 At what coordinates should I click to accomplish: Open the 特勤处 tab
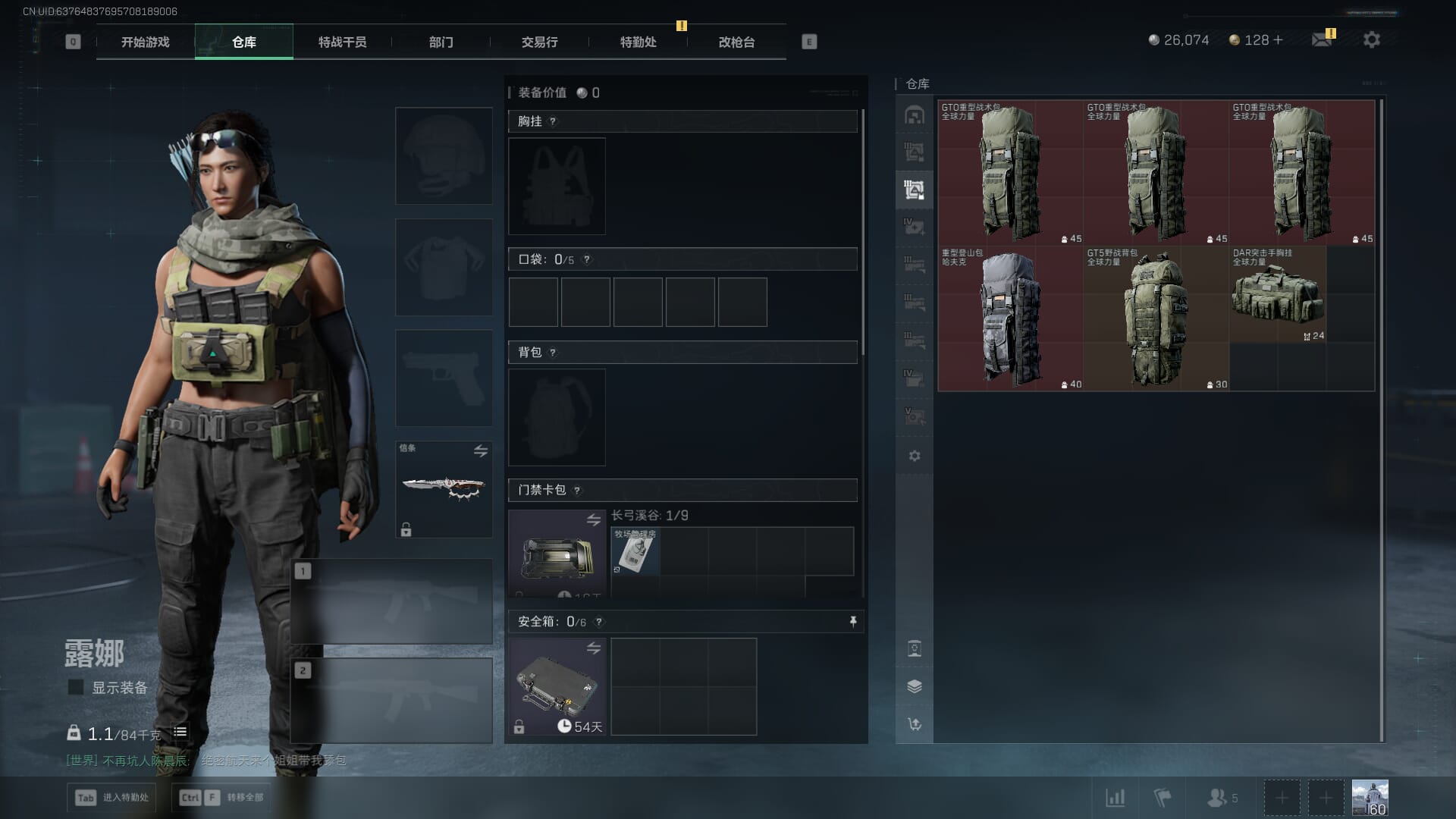(x=638, y=42)
